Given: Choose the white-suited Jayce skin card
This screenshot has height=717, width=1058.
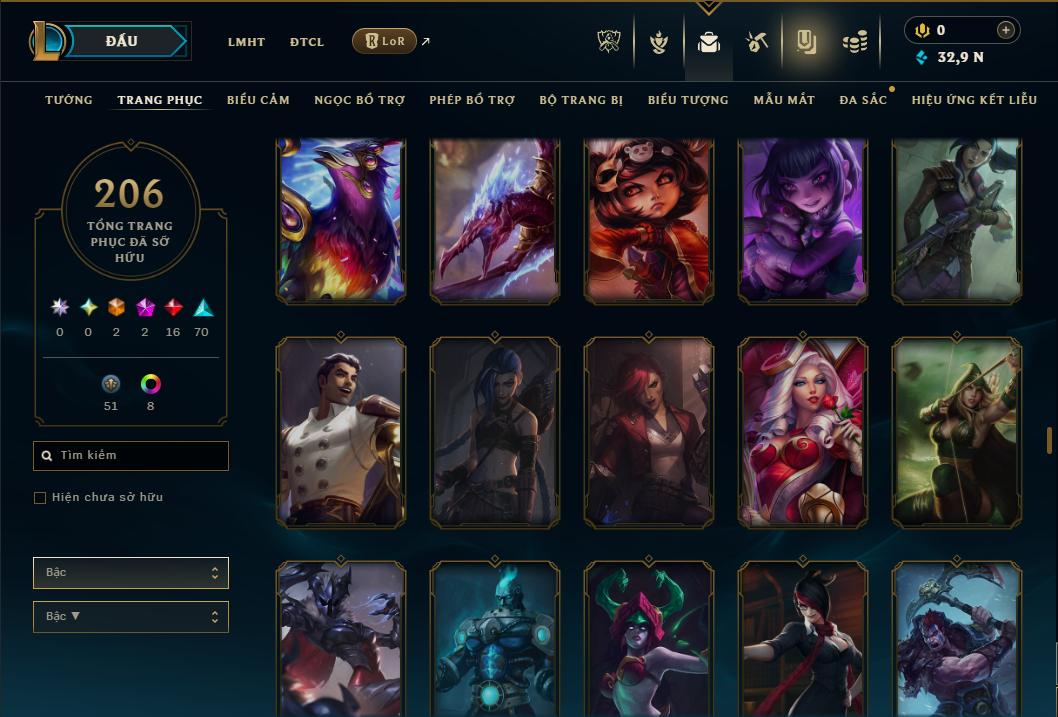Looking at the screenshot, I should (341, 431).
